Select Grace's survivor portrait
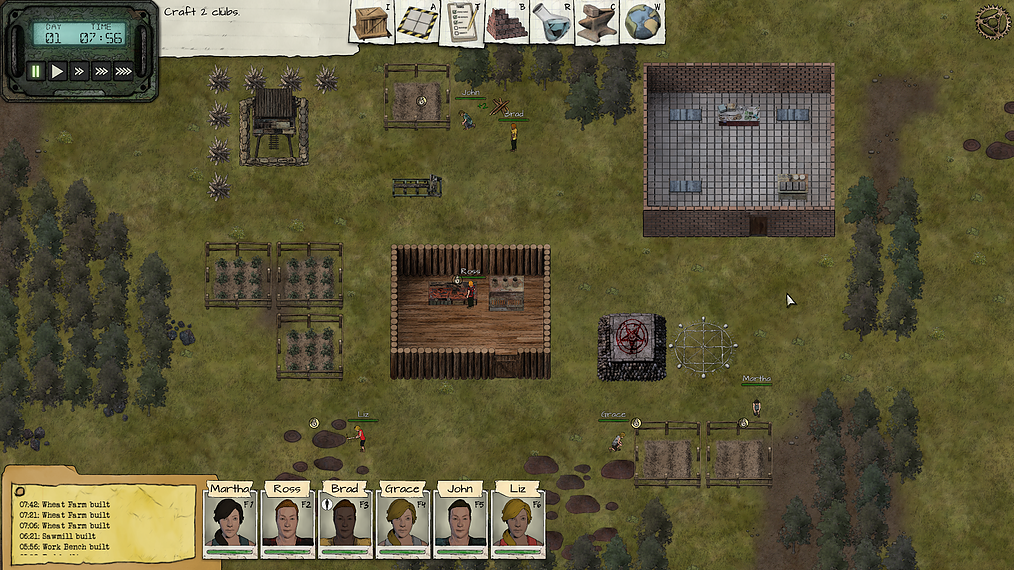The width and height of the screenshot is (1014, 570). (x=402, y=521)
